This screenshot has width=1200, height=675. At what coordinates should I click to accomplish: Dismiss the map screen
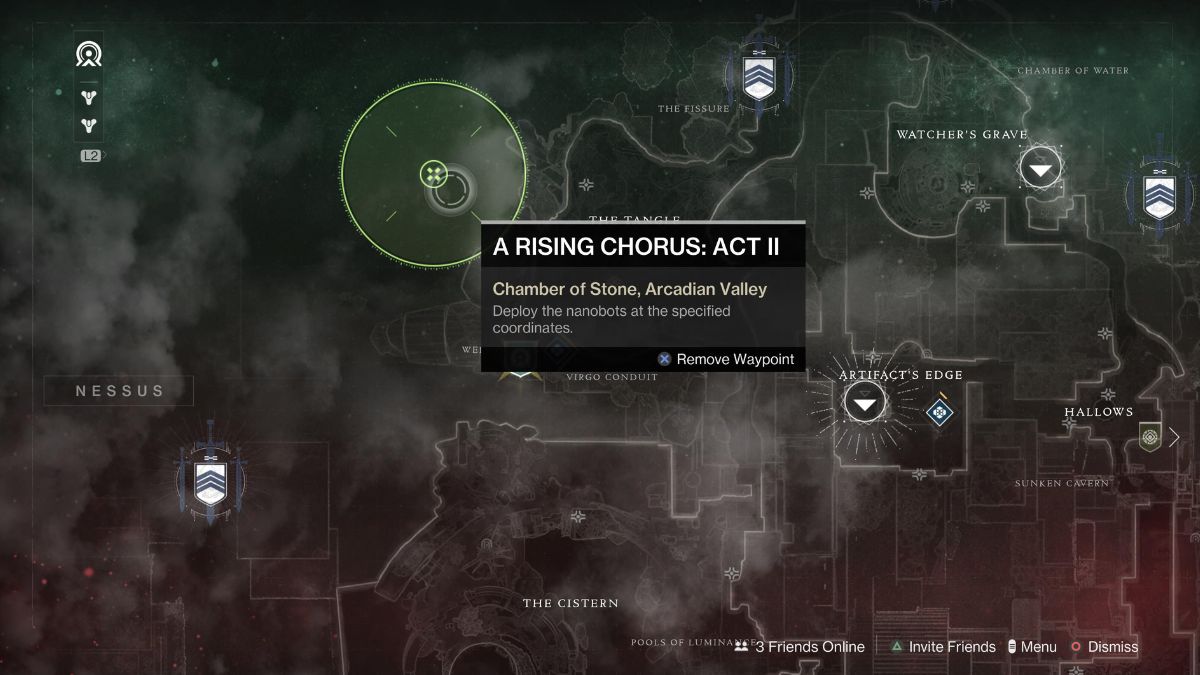click(1104, 647)
